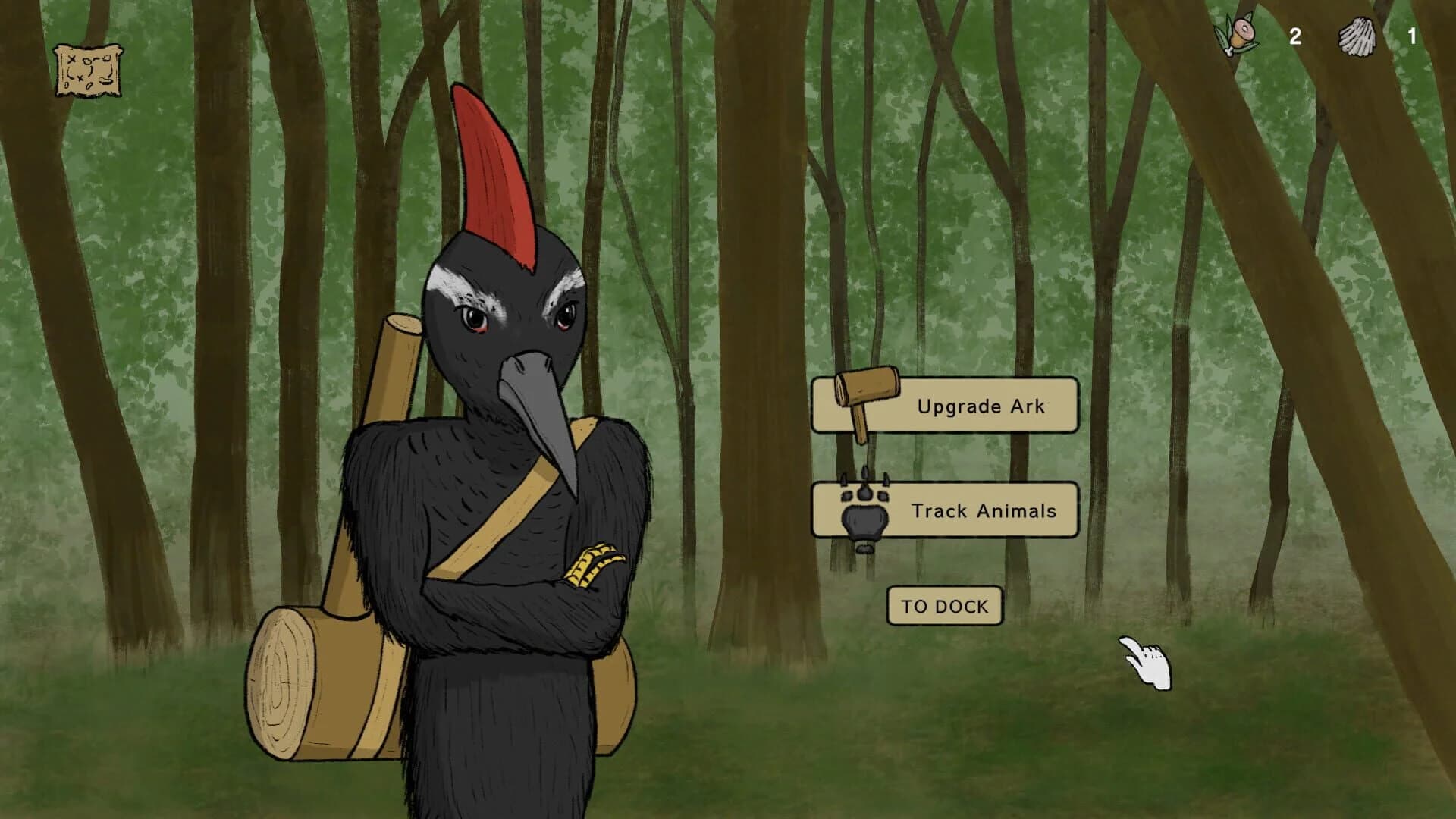Image resolution: width=1456 pixels, height=819 pixels.
Task: Click TO DOCK to leave the forest
Action: pyautogui.click(x=943, y=605)
